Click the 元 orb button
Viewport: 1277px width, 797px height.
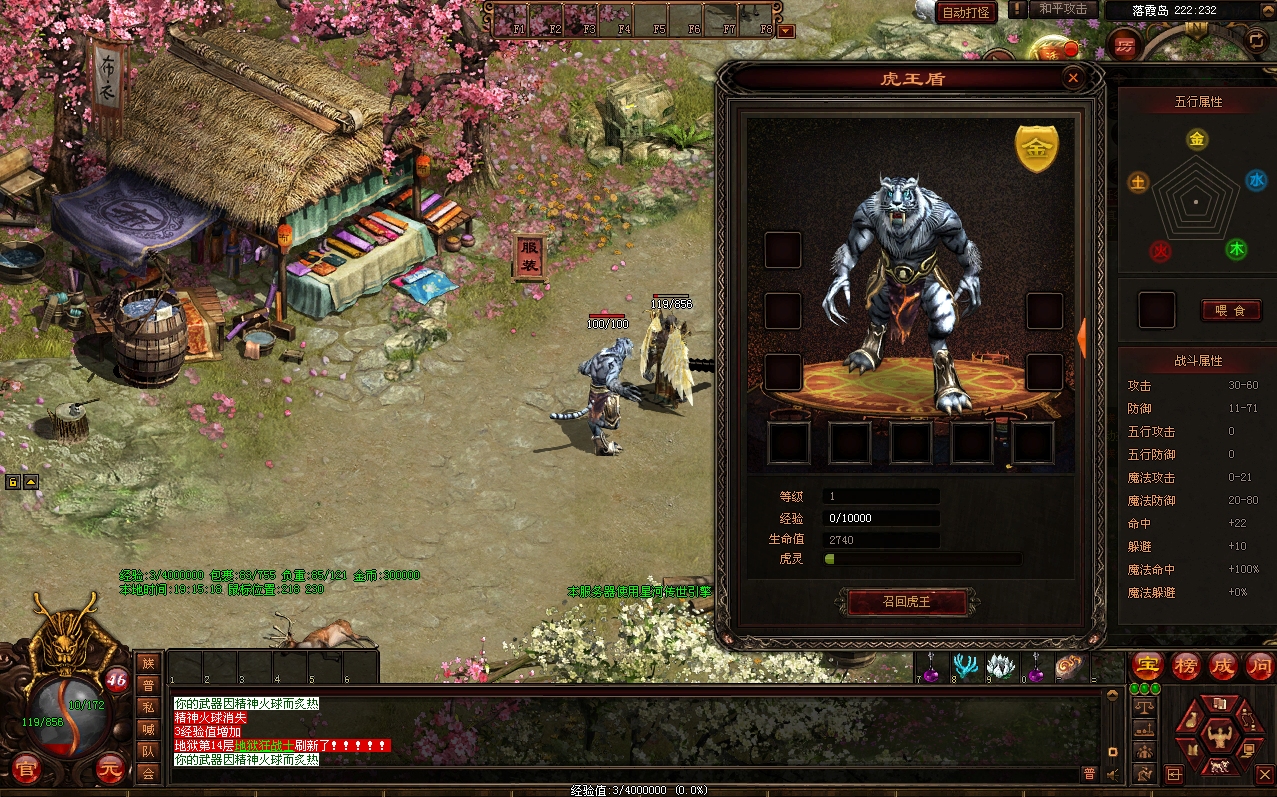coord(110,770)
